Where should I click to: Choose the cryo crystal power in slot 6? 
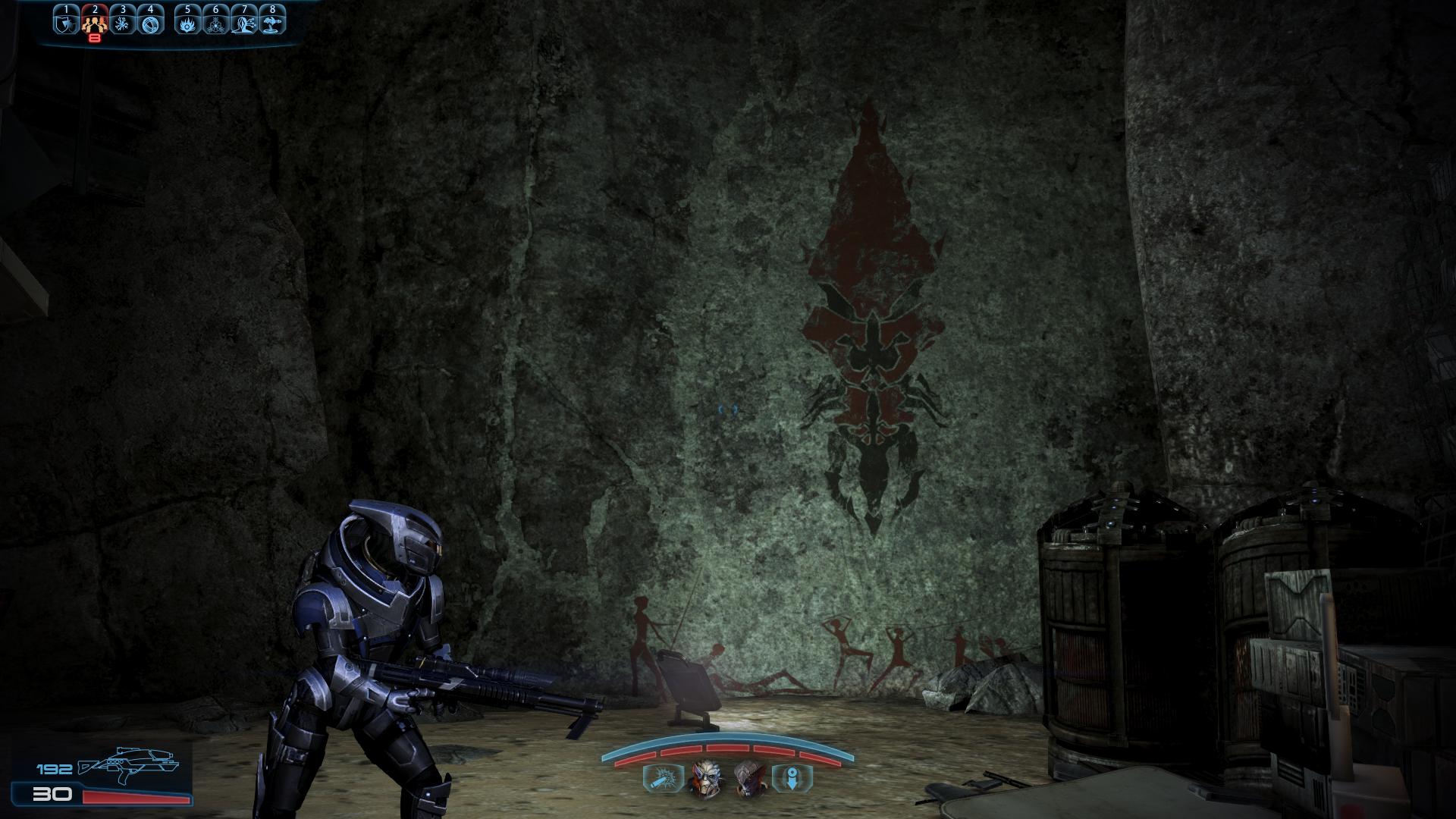tap(215, 23)
